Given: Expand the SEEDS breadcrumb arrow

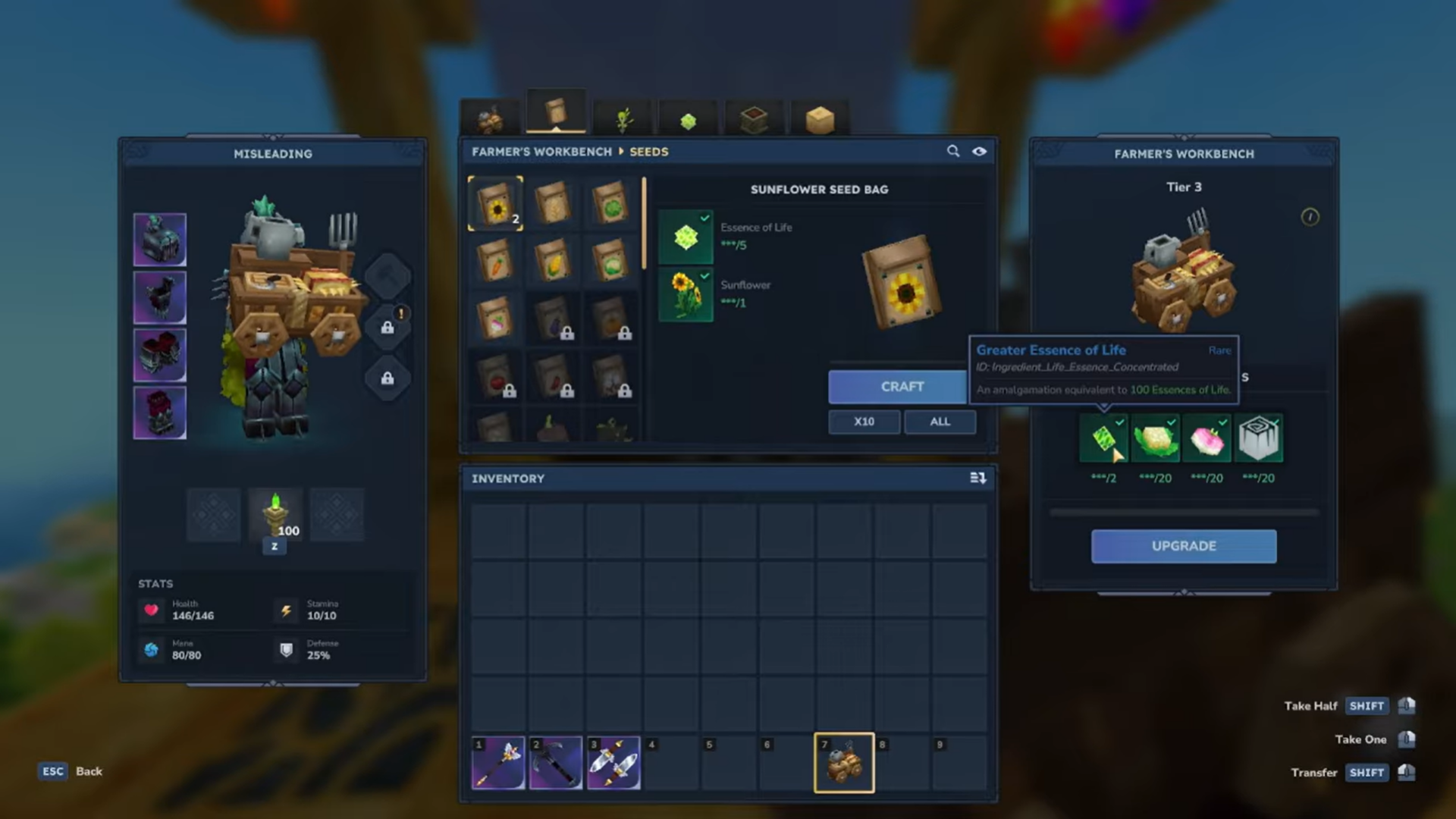Looking at the screenshot, I should point(620,152).
